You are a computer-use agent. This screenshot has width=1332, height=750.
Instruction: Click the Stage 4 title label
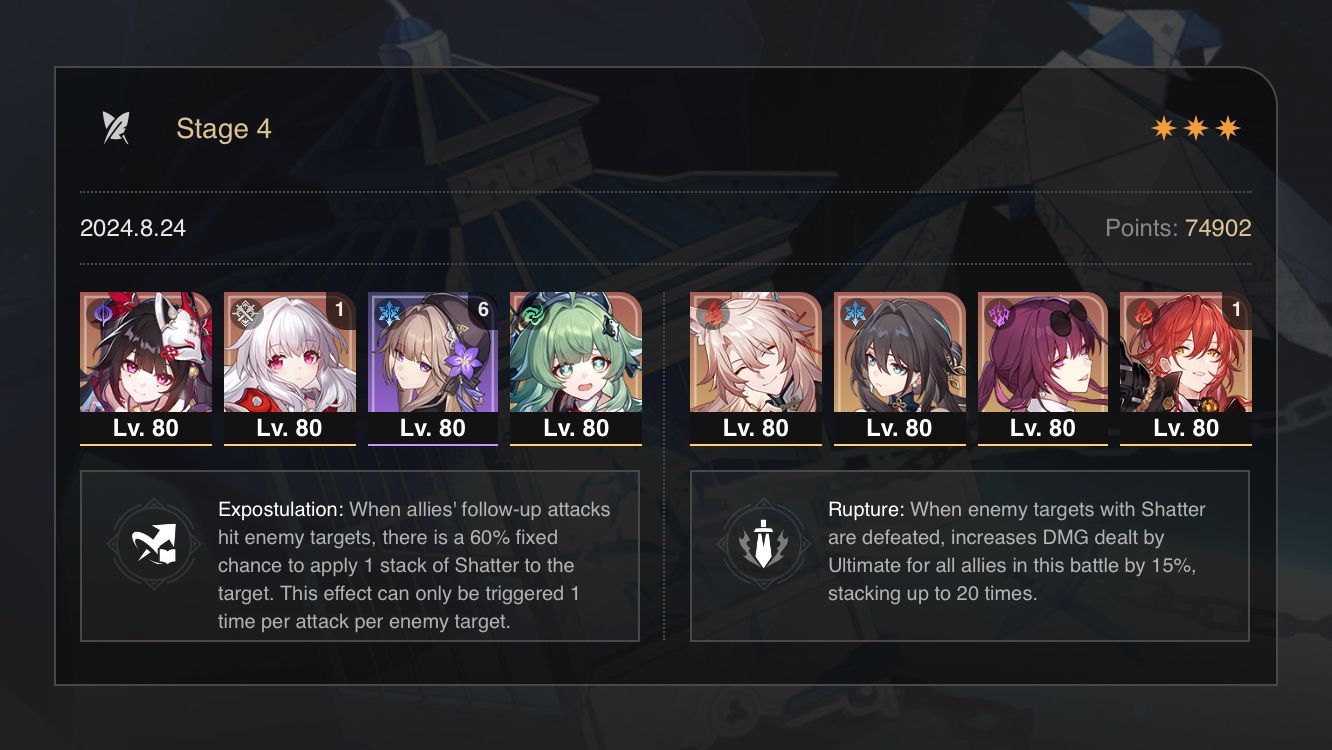point(223,128)
